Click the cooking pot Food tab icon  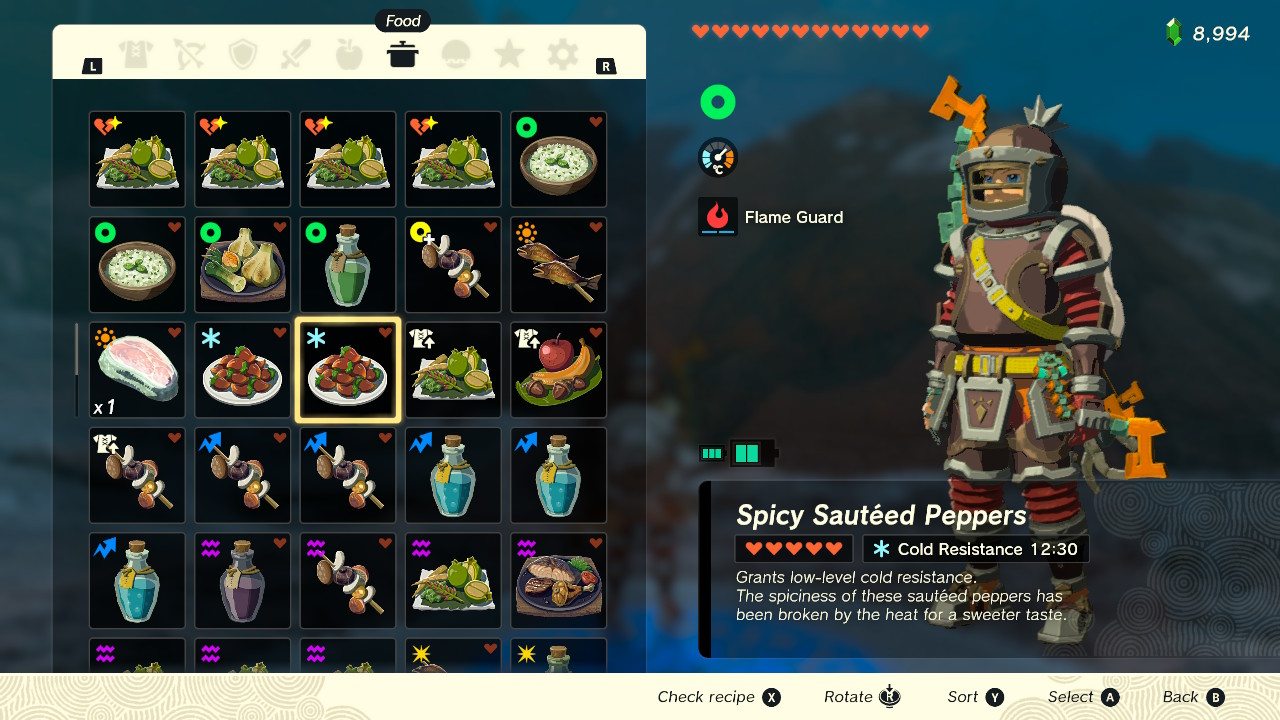coord(402,55)
